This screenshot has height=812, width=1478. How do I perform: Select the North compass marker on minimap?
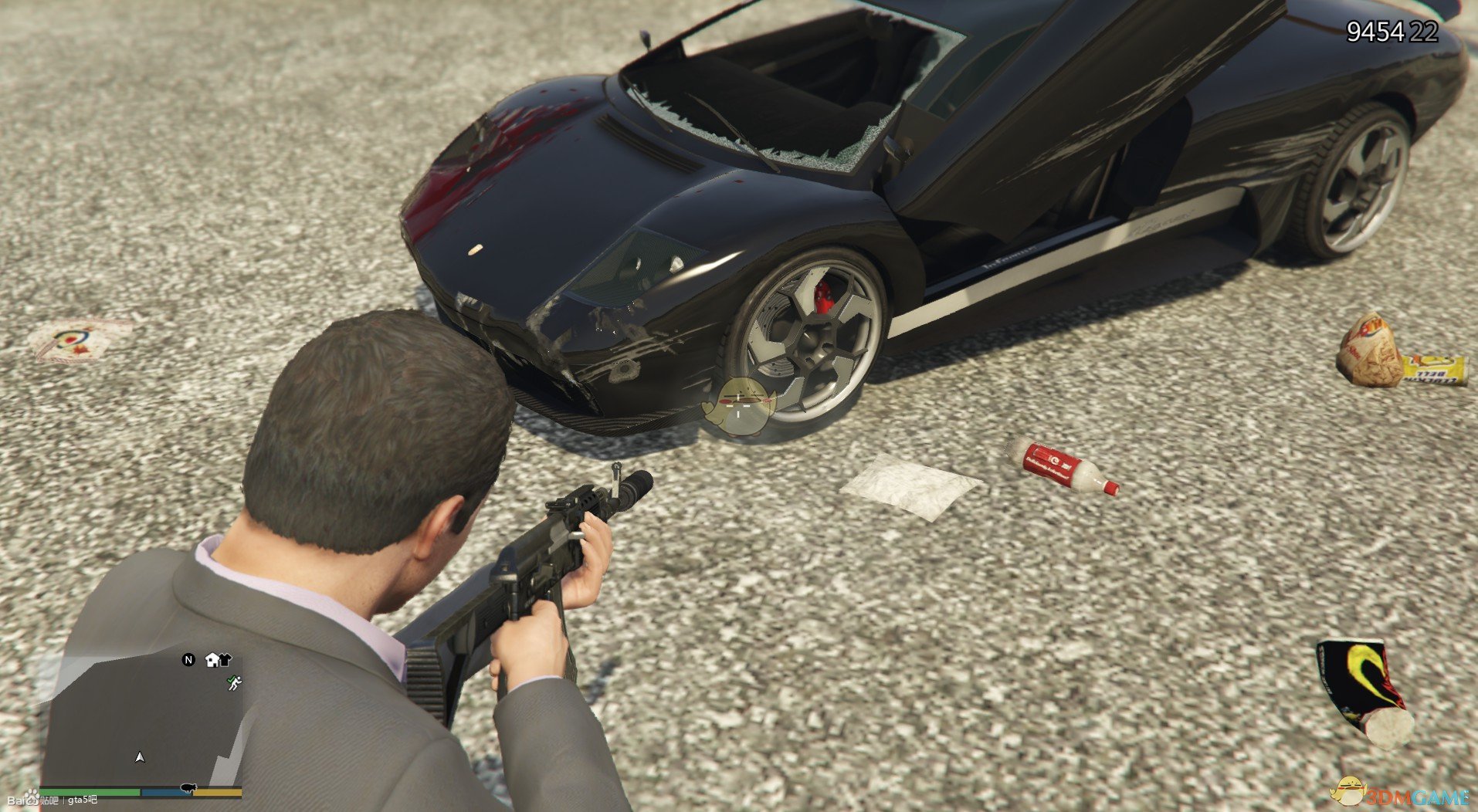[x=188, y=660]
